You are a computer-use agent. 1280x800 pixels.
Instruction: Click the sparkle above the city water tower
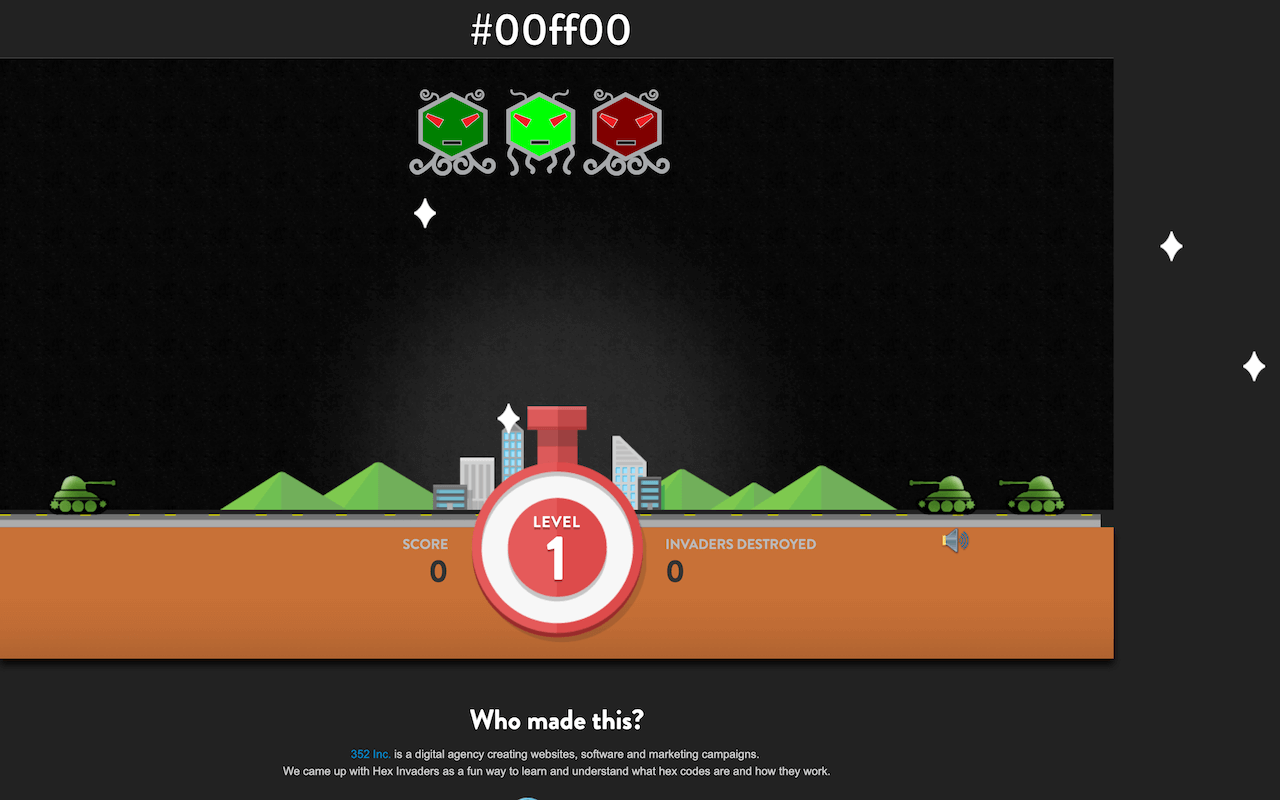click(x=508, y=417)
